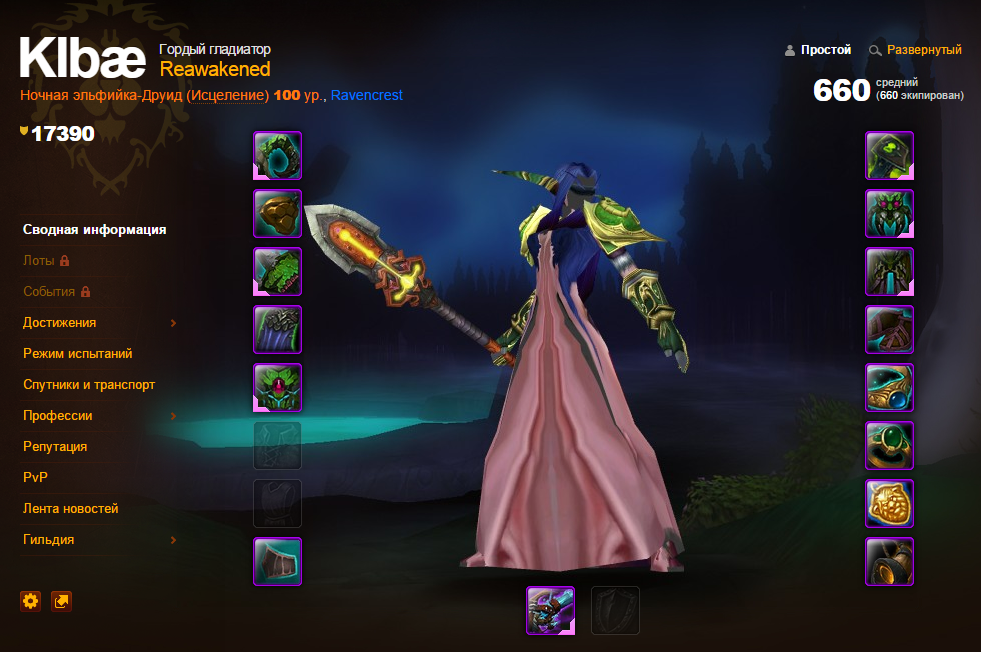
Task: Select the blue gem ring slot
Action: click(x=889, y=388)
